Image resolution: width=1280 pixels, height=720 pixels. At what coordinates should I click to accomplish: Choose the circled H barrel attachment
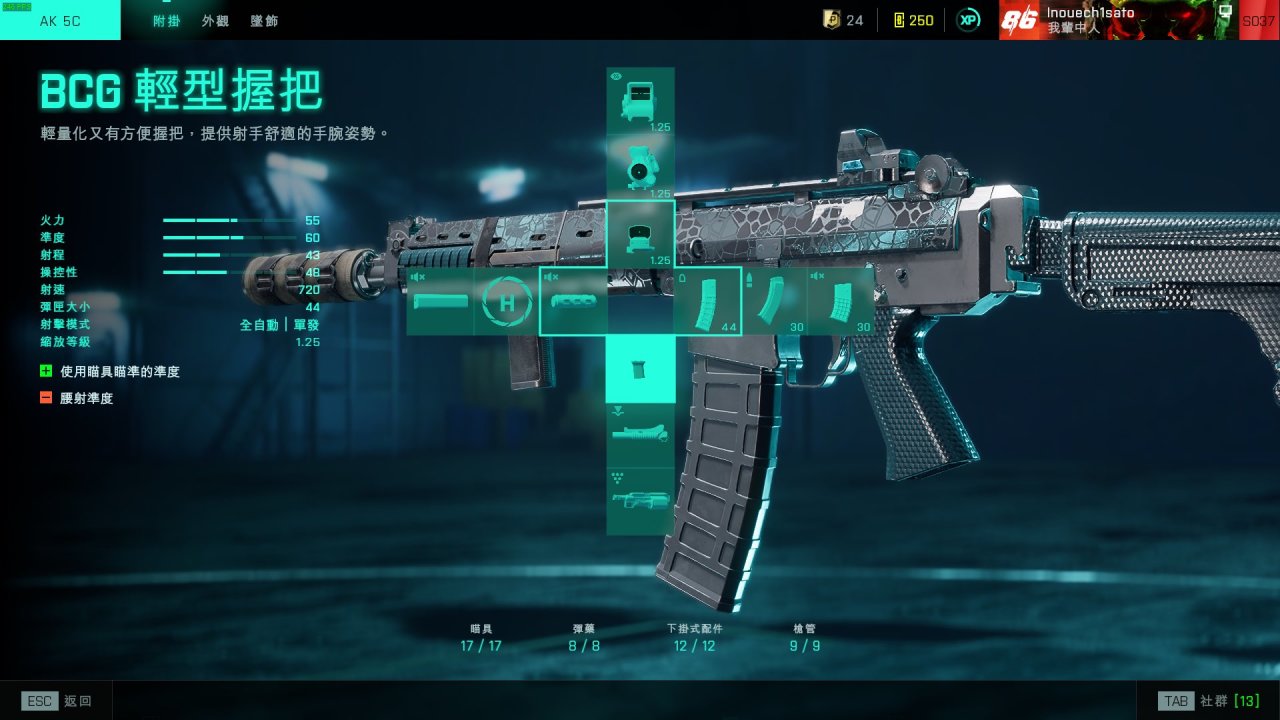pyautogui.click(x=505, y=301)
